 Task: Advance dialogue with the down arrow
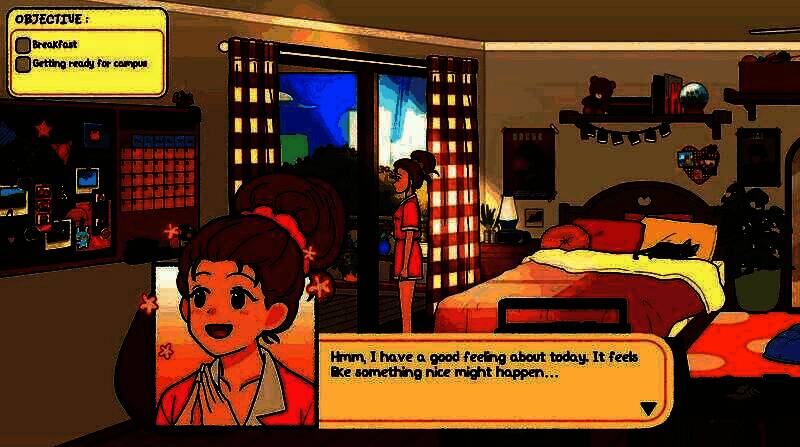pyautogui.click(x=648, y=408)
